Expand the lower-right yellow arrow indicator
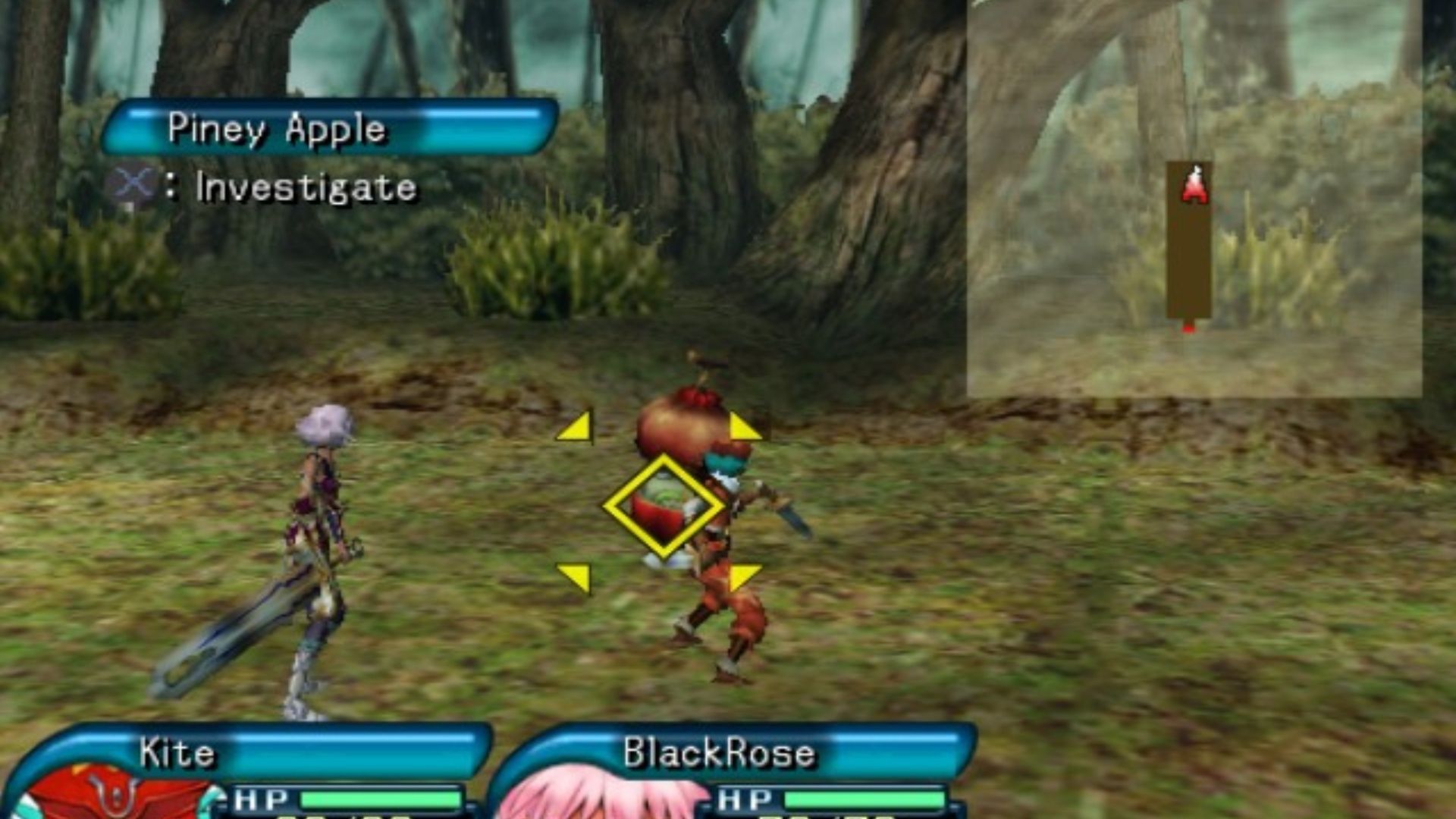The height and width of the screenshot is (819, 1456). click(743, 576)
